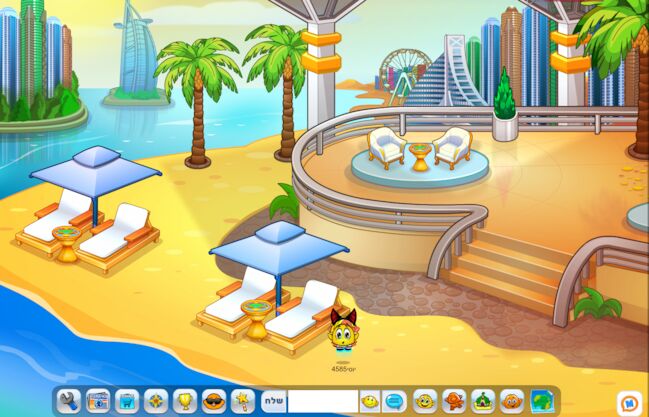Open the green house icon
649x417 pixels.
click(483, 401)
